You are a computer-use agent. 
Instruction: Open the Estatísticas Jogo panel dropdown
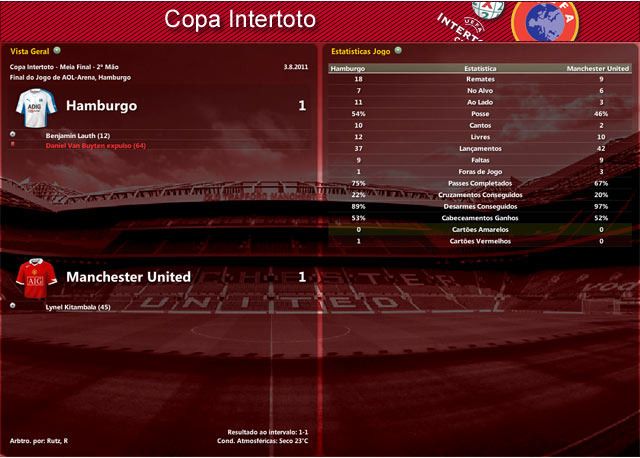[x=399, y=49]
